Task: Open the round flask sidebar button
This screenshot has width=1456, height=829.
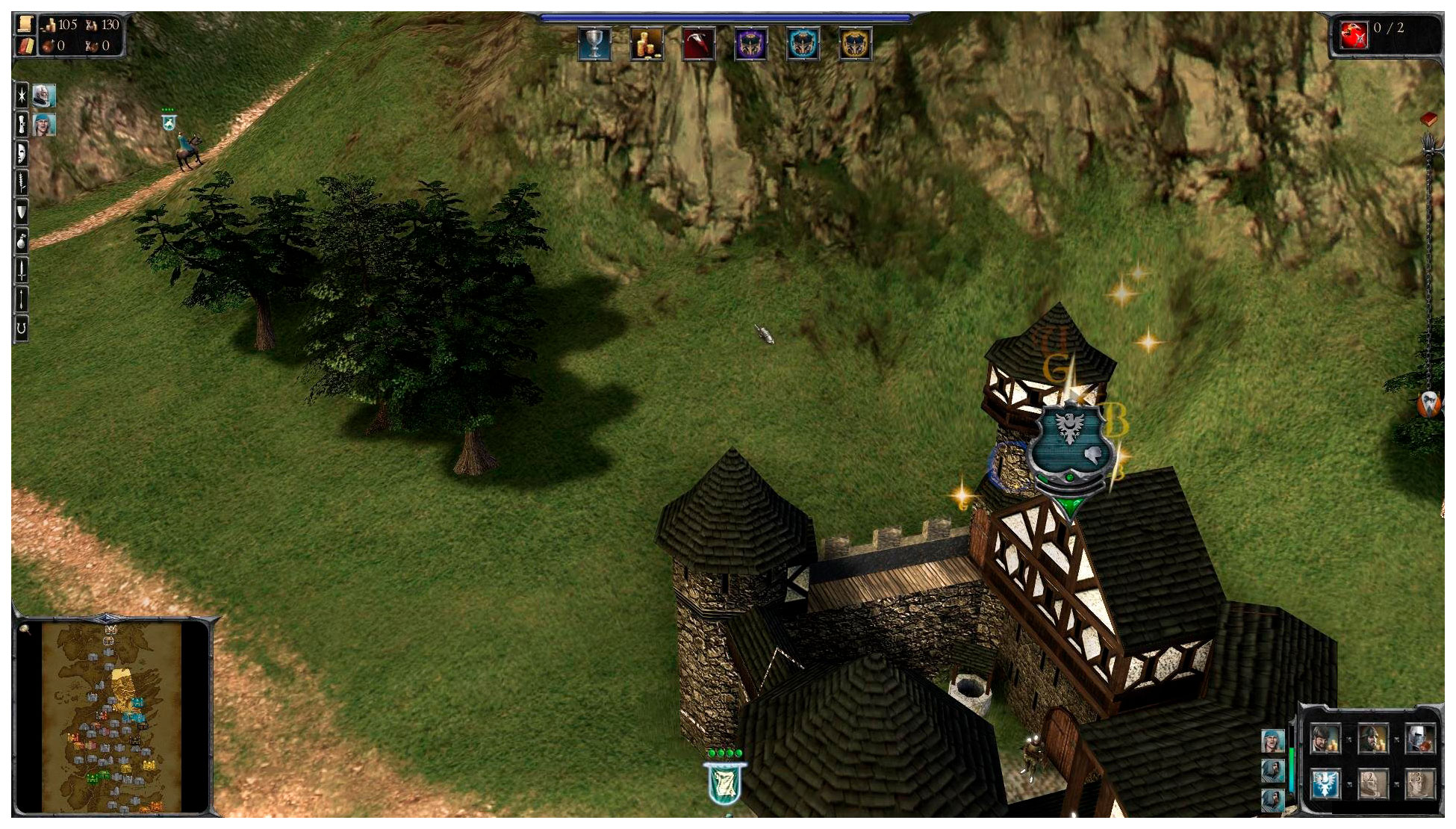Action: tap(22, 241)
